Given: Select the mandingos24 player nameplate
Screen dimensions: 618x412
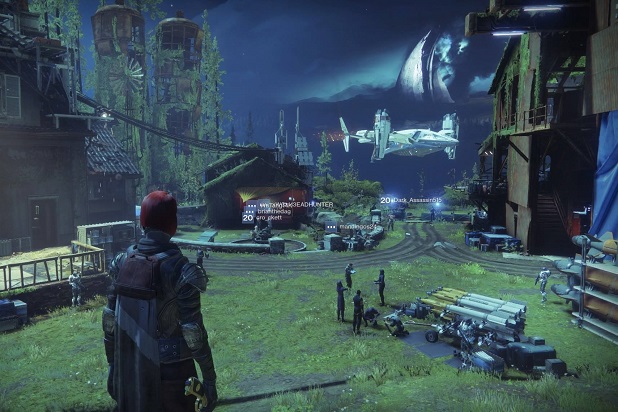Looking at the screenshot, I should [x=355, y=225].
